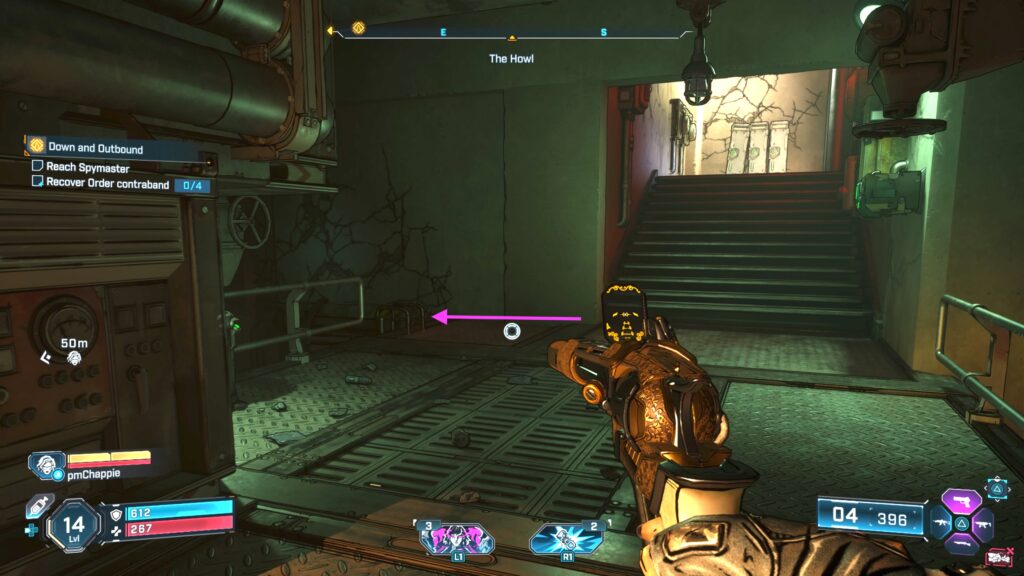Select the Recover Order contraband objective

(x=107, y=184)
